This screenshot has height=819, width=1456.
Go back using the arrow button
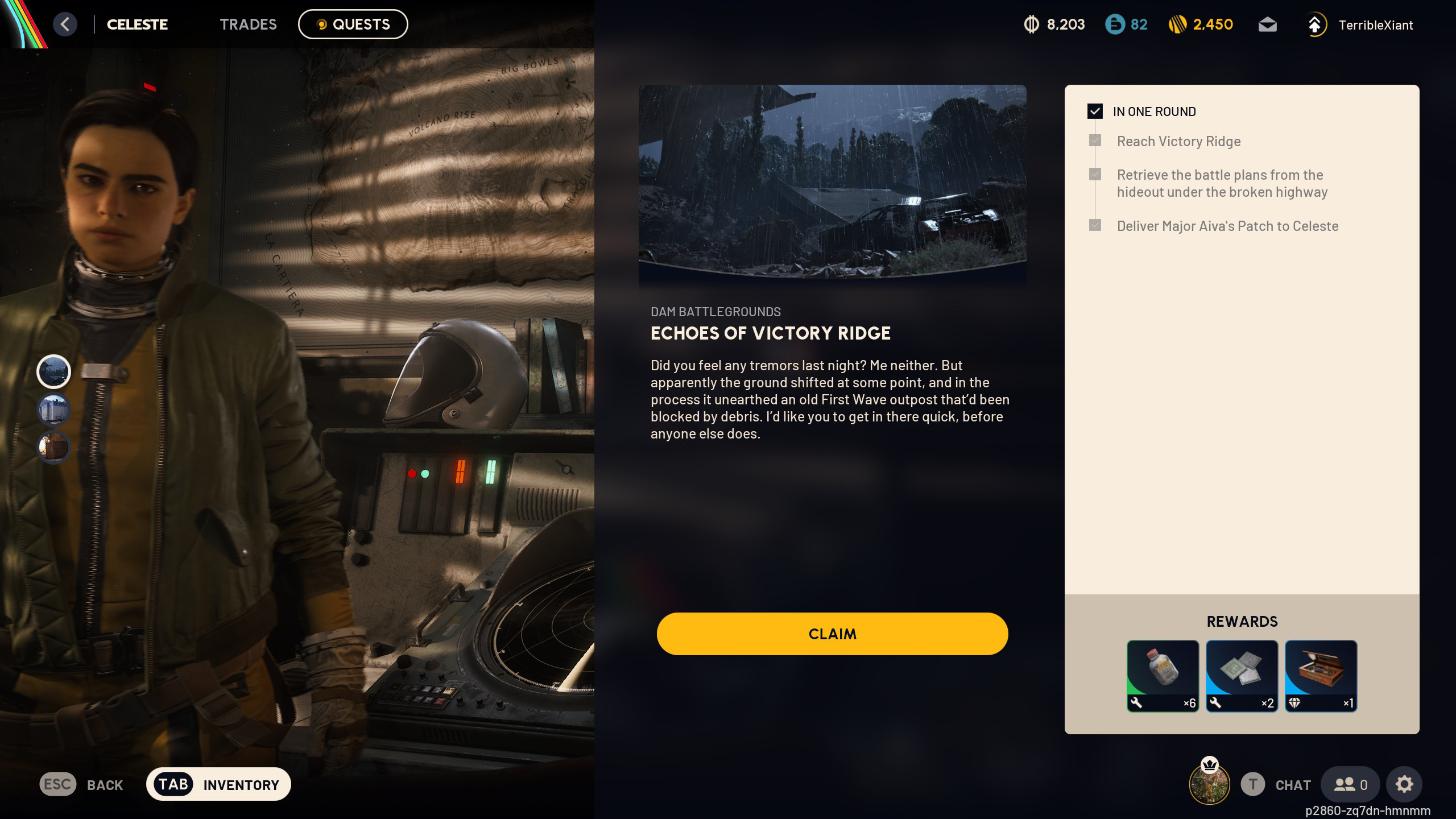point(65,24)
